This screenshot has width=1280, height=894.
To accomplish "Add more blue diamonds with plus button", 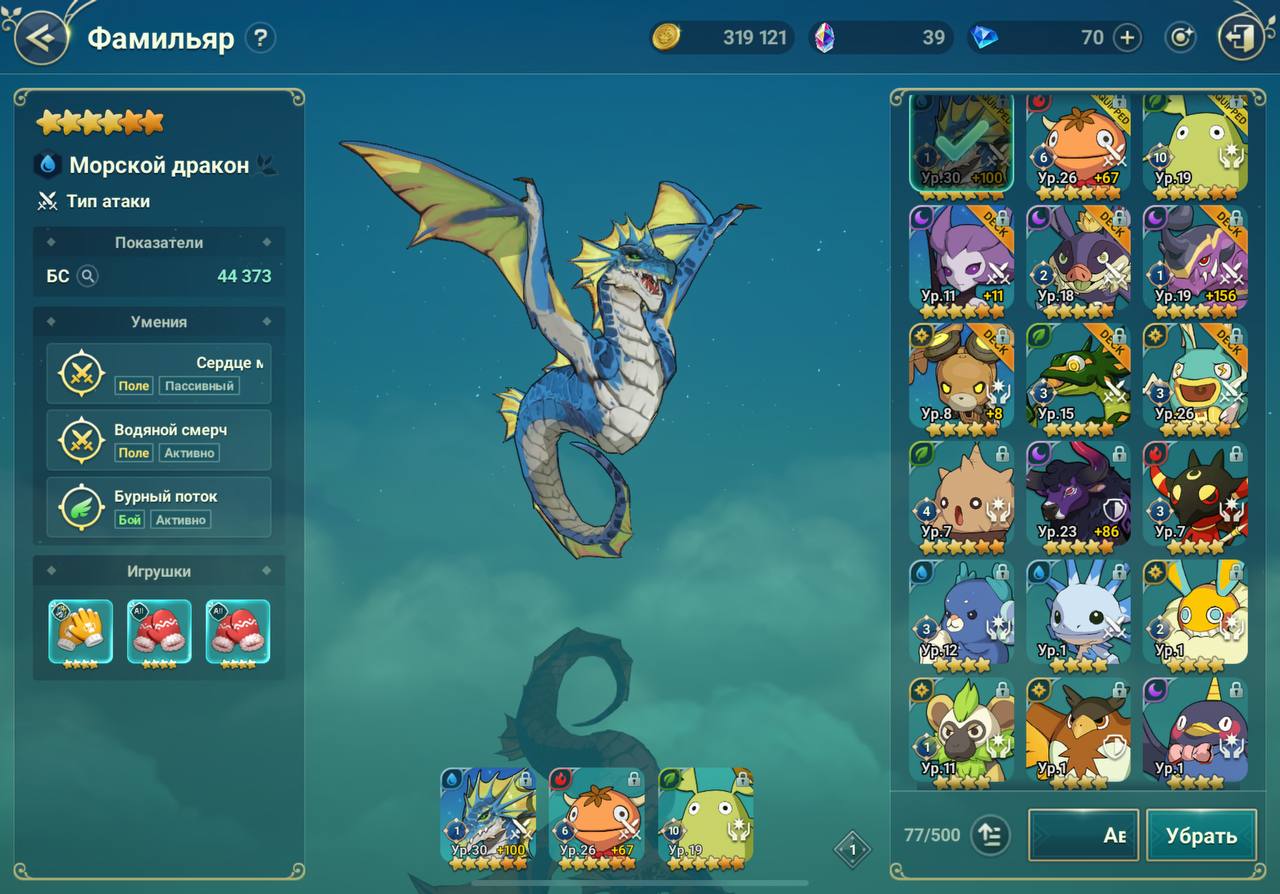I will (1127, 38).
